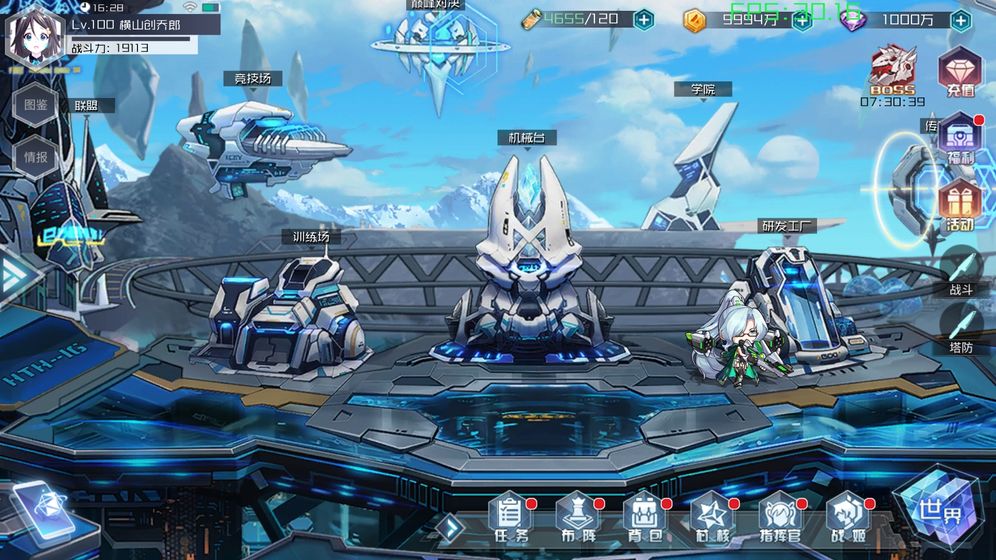Image resolution: width=996 pixels, height=560 pixels.
Task: Add purple gems with the plus button
Action: coord(960,19)
